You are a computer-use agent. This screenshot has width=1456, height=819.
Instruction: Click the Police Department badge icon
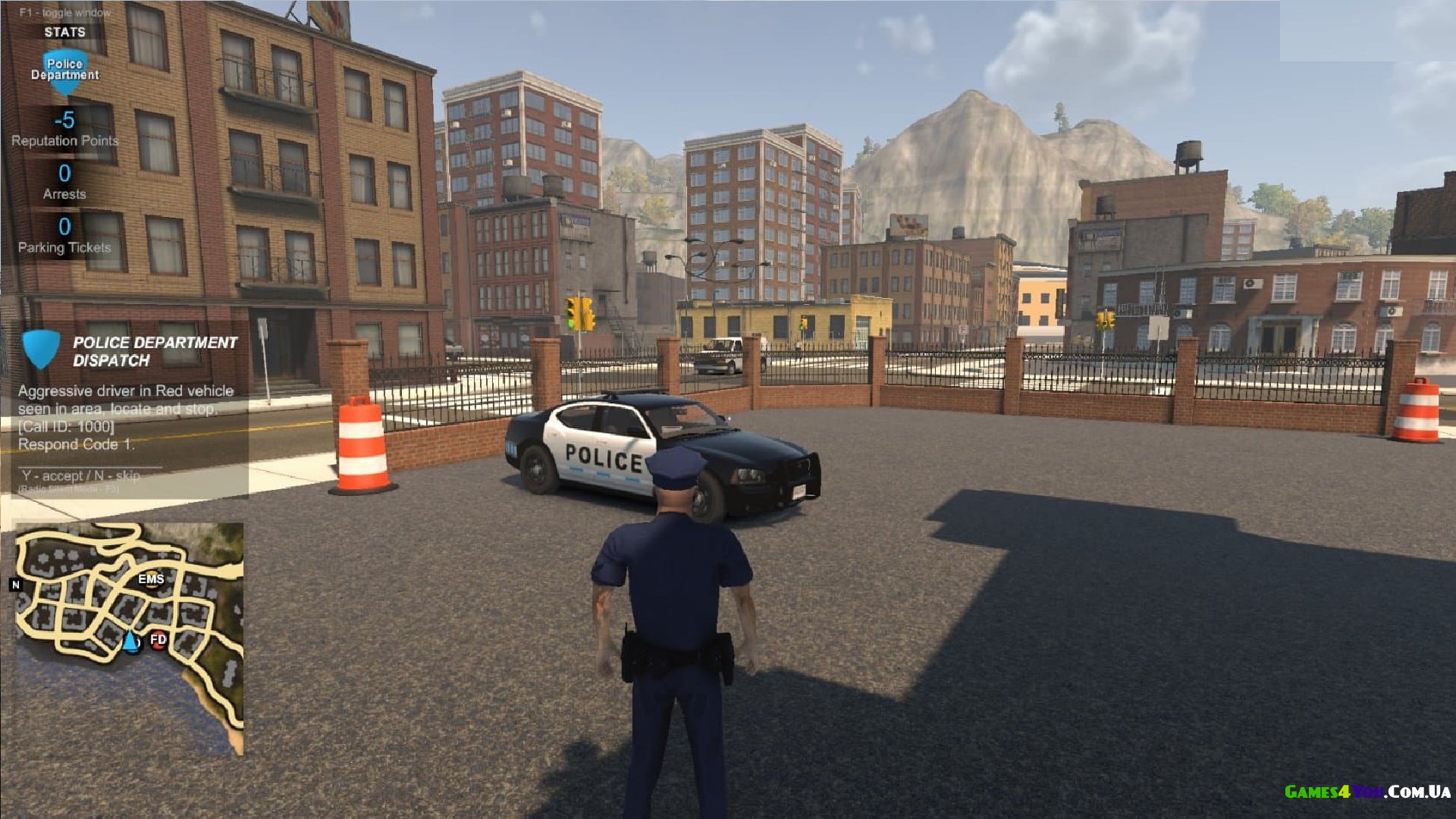[x=64, y=71]
